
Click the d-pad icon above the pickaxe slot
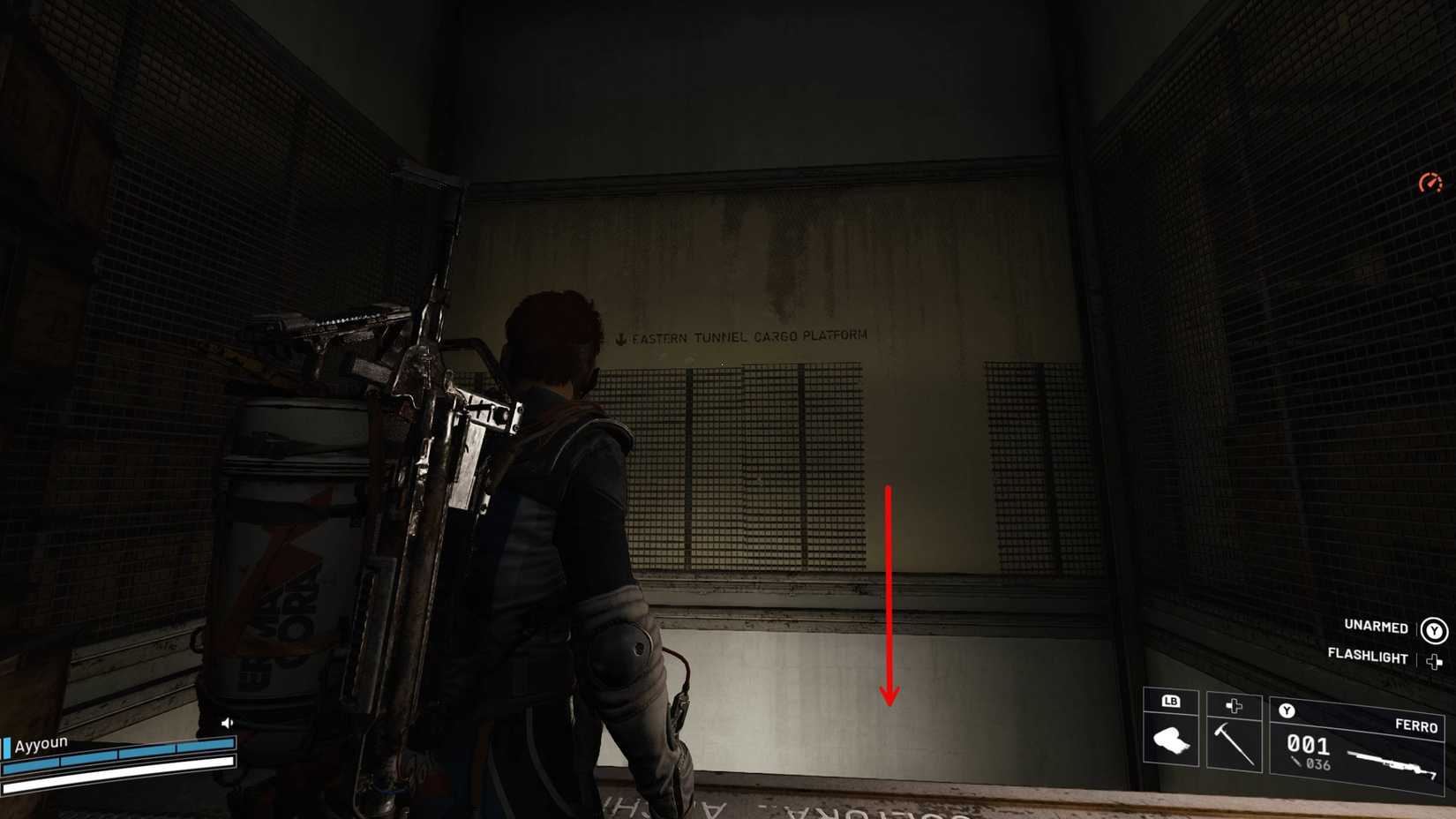click(x=1234, y=705)
